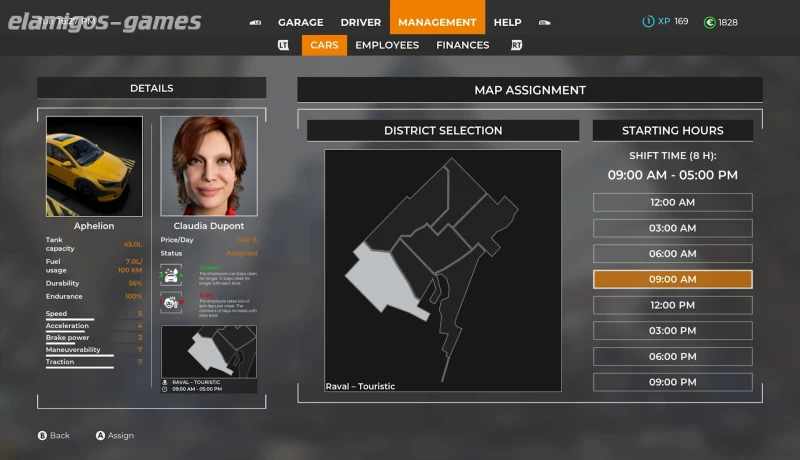Switch to the Employees sub-tab

[x=387, y=45]
